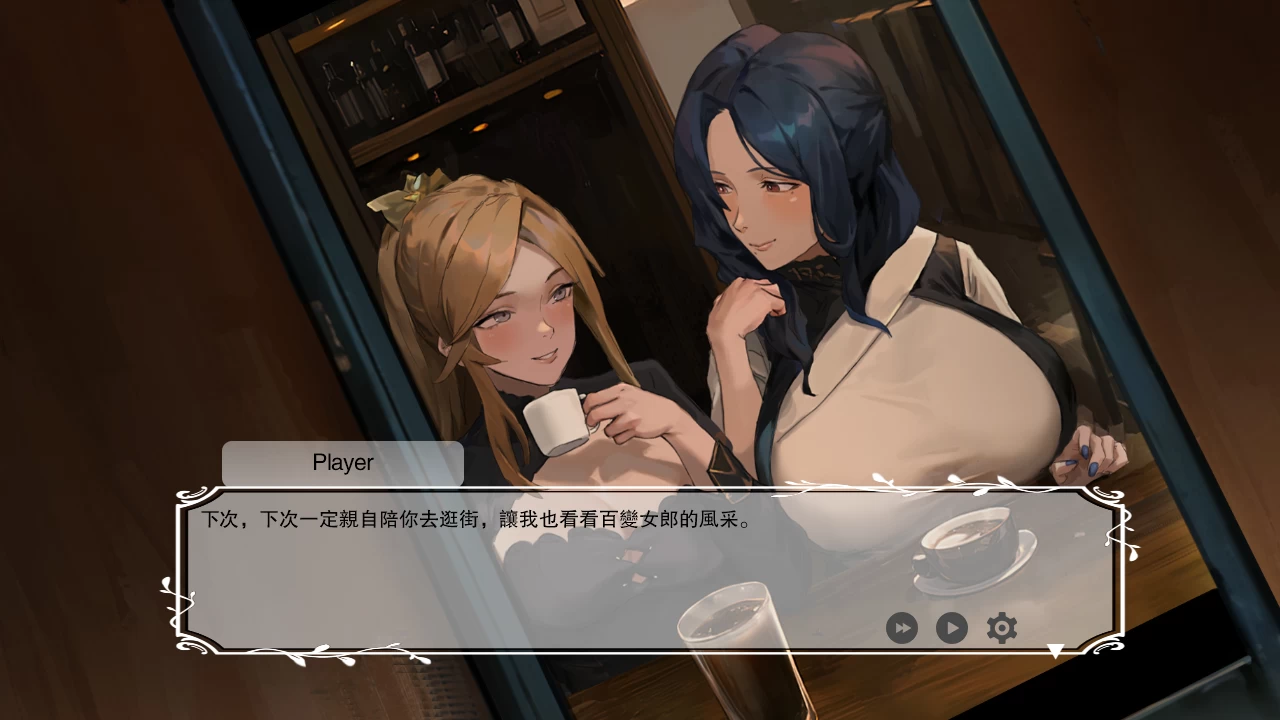Image resolution: width=1280 pixels, height=720 pixels.
Task: Click the Player nameplate above the dialogue
Action: pyautogui.click(x=342, y=462)
